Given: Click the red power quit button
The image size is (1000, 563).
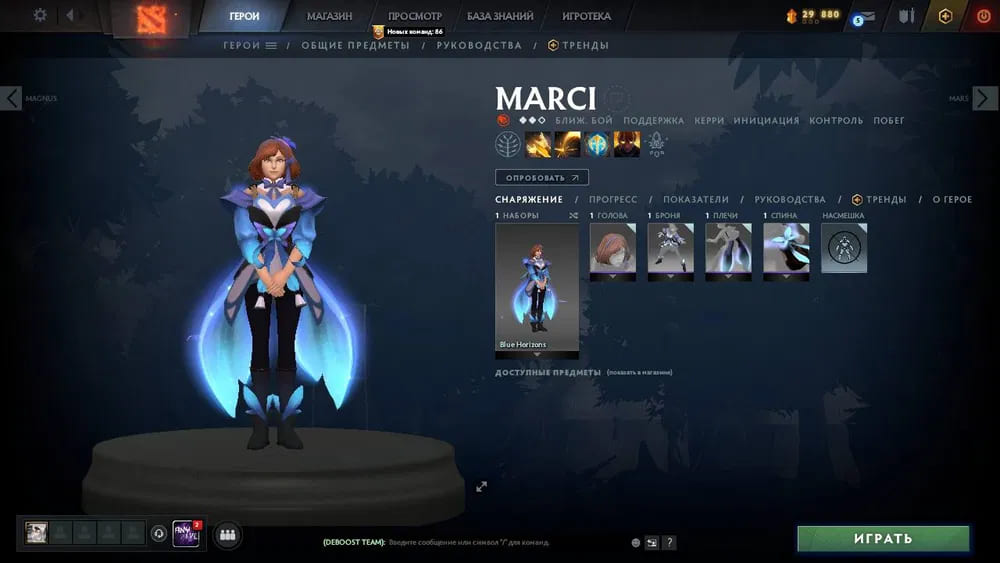Looking at the screenshot, I should tap(982, 16).
